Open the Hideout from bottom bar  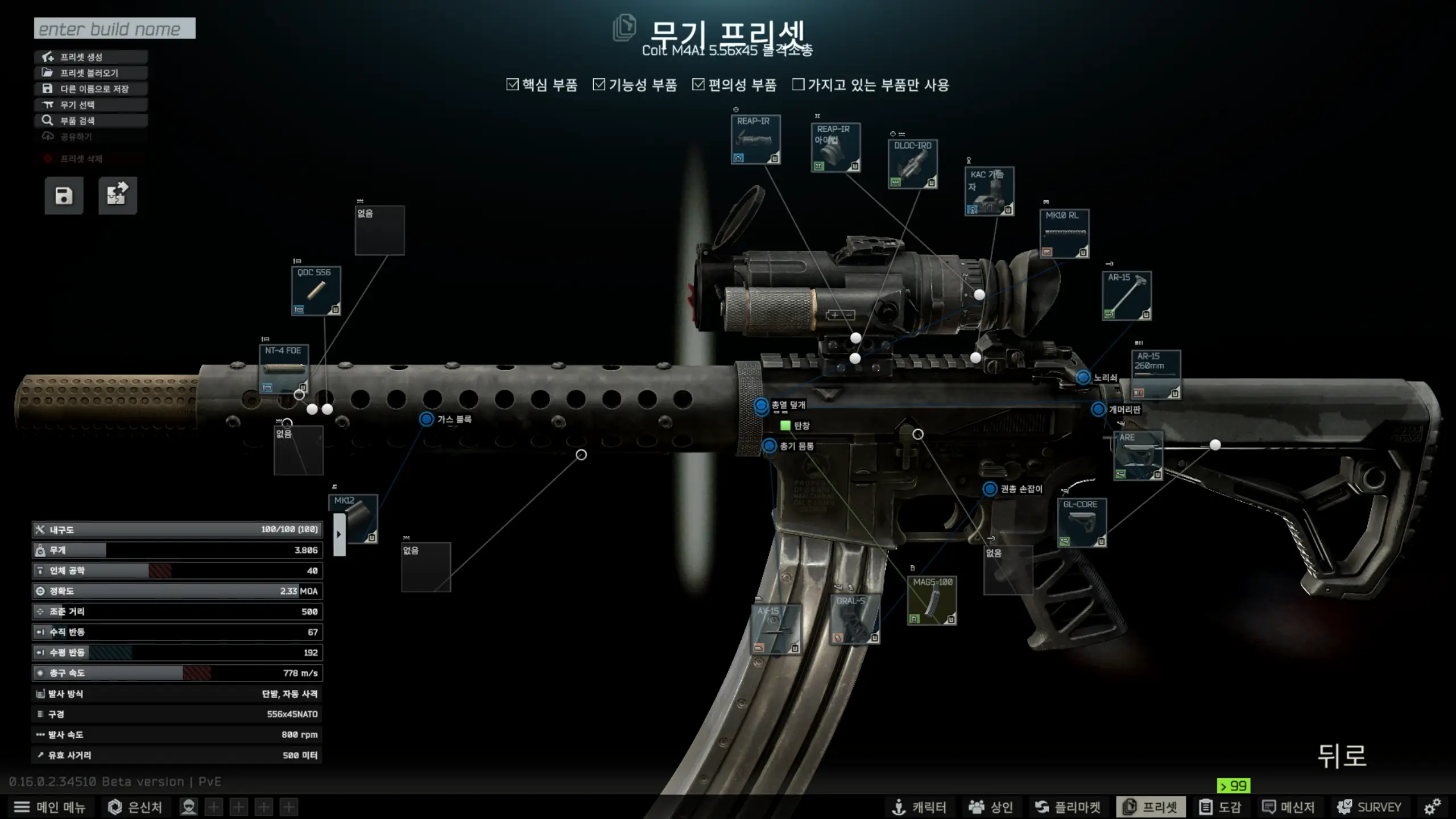pos(135,807)
